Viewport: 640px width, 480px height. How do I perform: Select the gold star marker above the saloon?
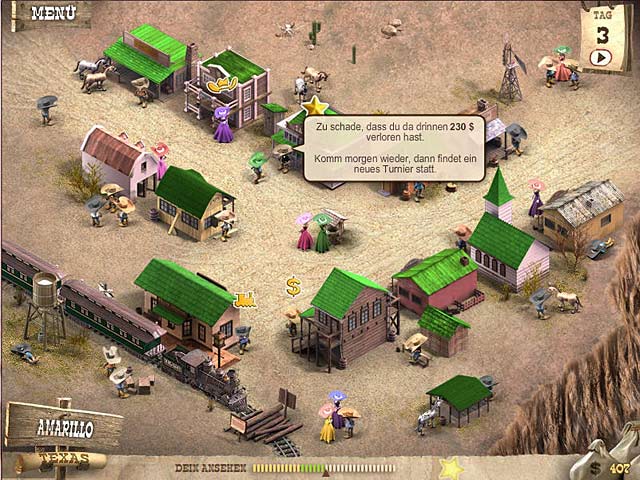[316, 105]
